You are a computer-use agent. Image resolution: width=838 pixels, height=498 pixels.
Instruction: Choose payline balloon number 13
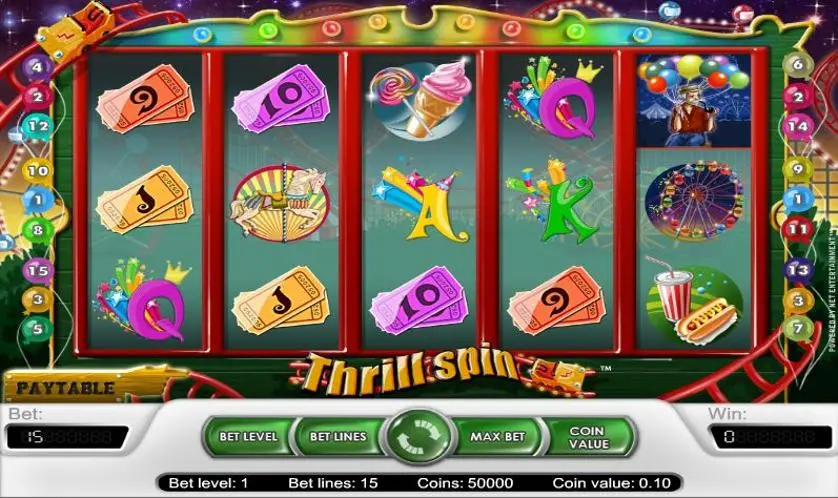pos(797,270)
